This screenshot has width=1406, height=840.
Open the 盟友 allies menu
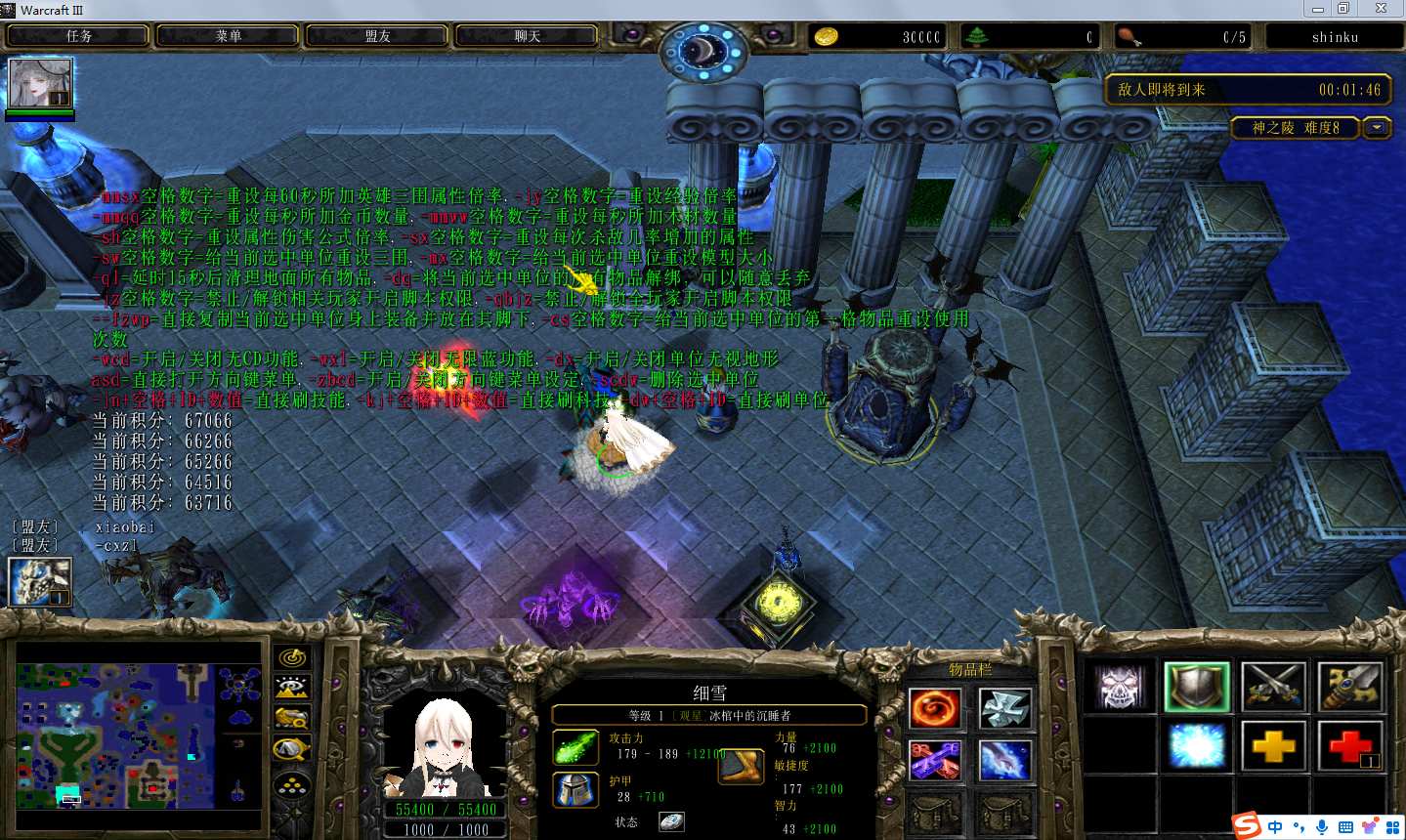378,36
